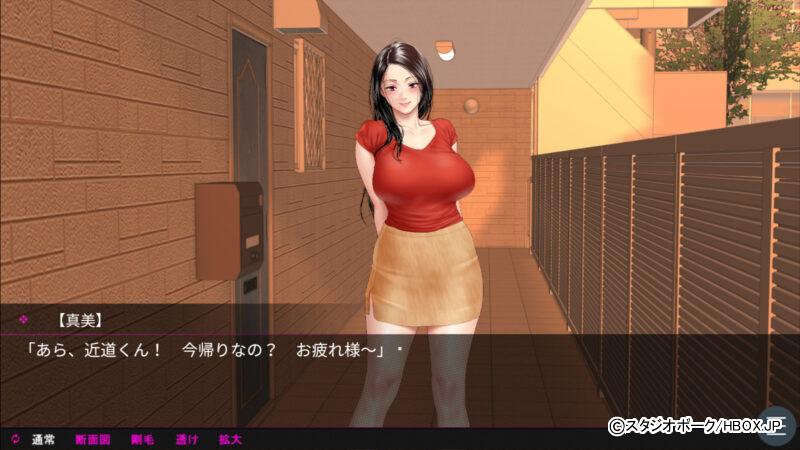Viewport: 800px width, 450px height.
Task: Advance the 真美 dialogue text box
Action: click(400, 365)
